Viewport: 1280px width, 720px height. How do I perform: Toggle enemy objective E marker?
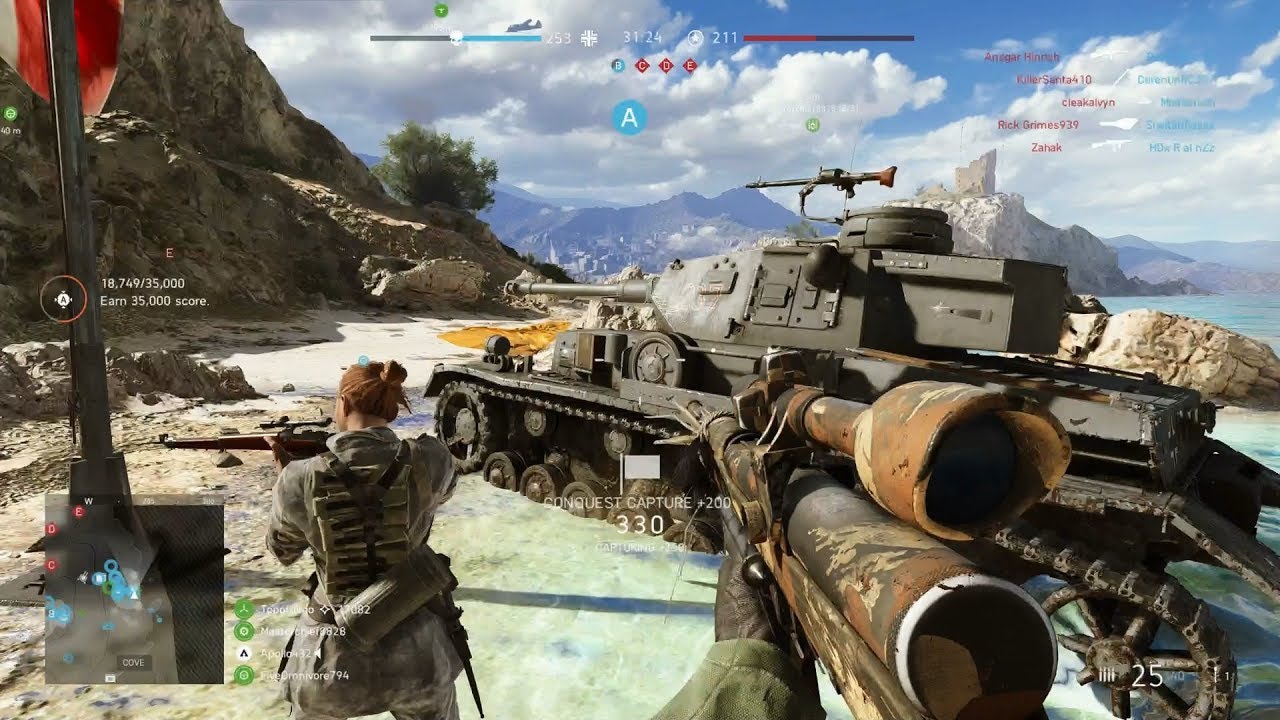point(689,65)
